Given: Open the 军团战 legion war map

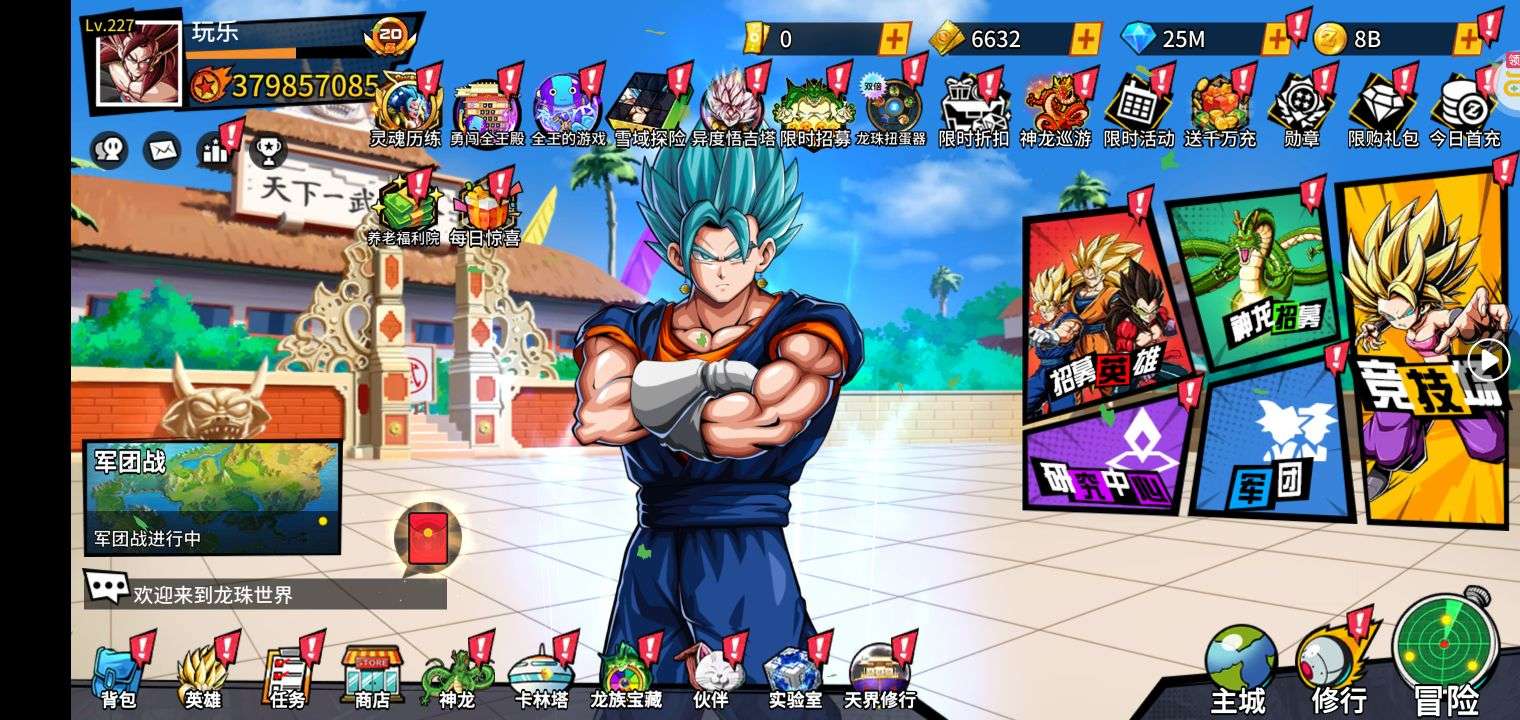Looking at the screenshot, I should [212, 497].
